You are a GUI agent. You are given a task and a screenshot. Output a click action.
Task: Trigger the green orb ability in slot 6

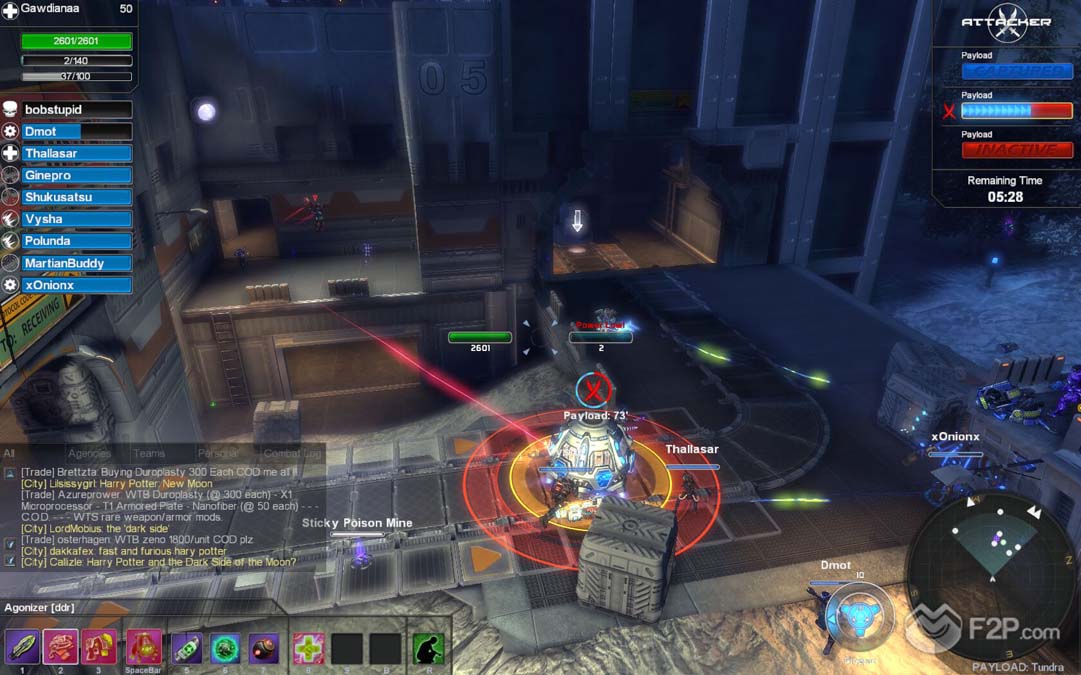tap(225, 648)
